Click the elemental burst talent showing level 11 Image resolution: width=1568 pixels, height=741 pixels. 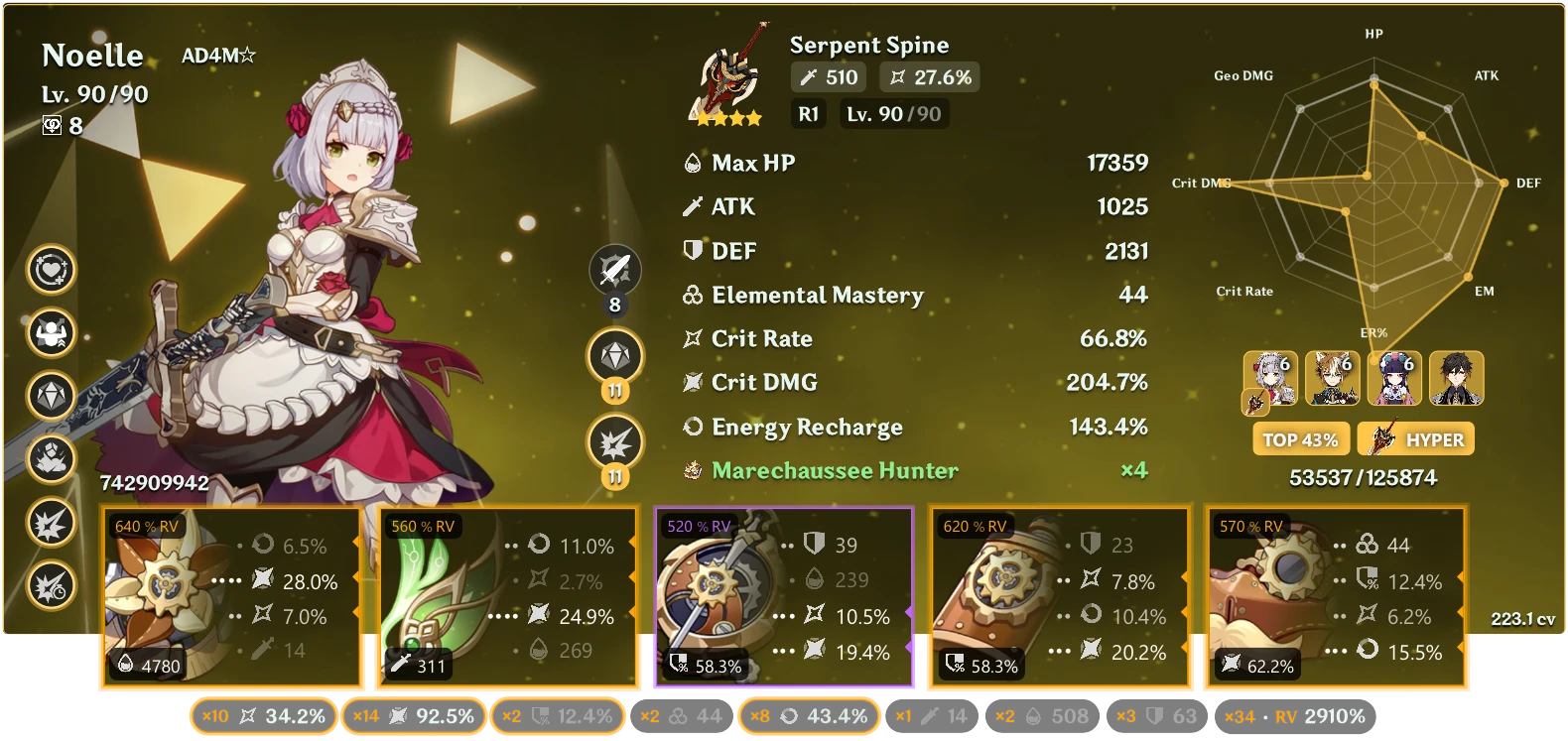point(615,441)
